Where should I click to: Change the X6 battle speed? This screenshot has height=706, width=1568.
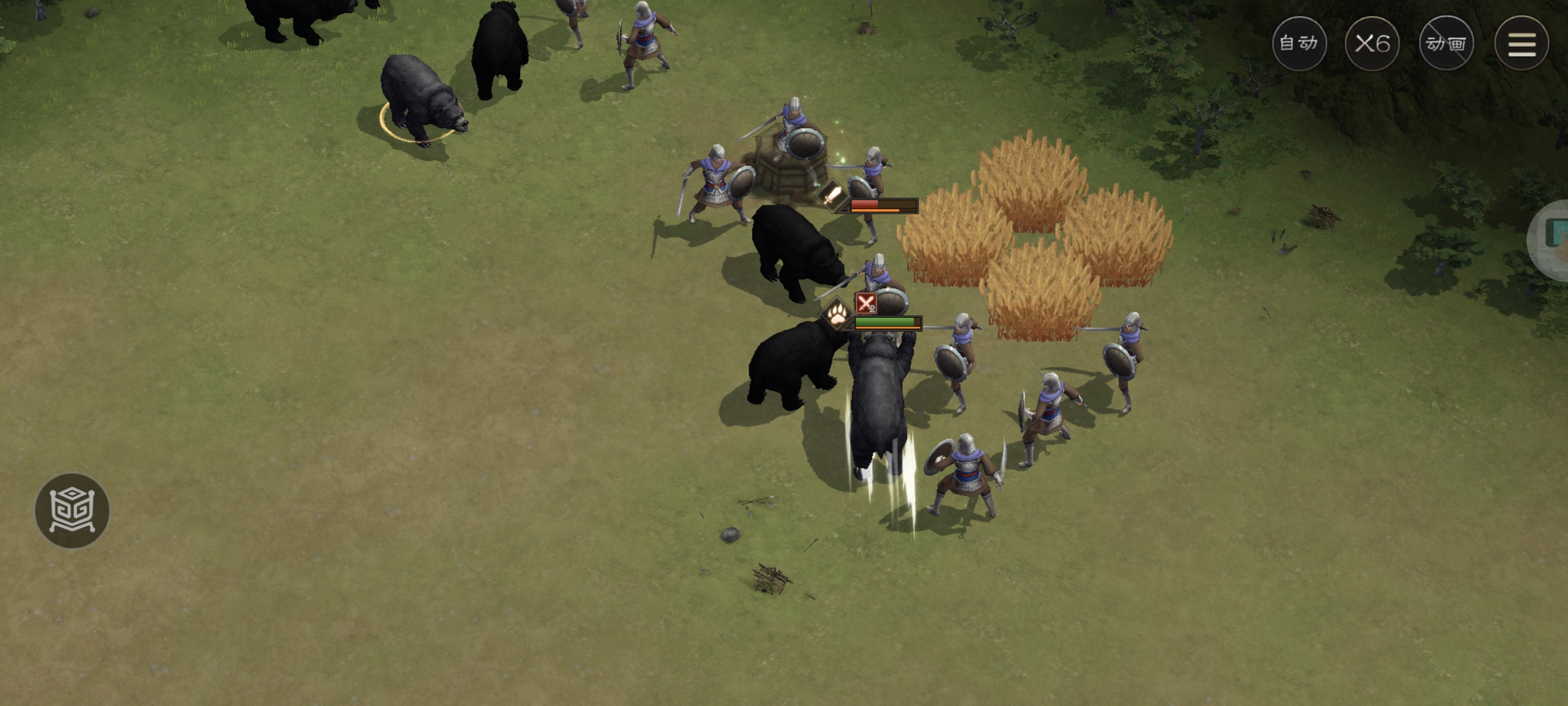tap(1372, 44)
